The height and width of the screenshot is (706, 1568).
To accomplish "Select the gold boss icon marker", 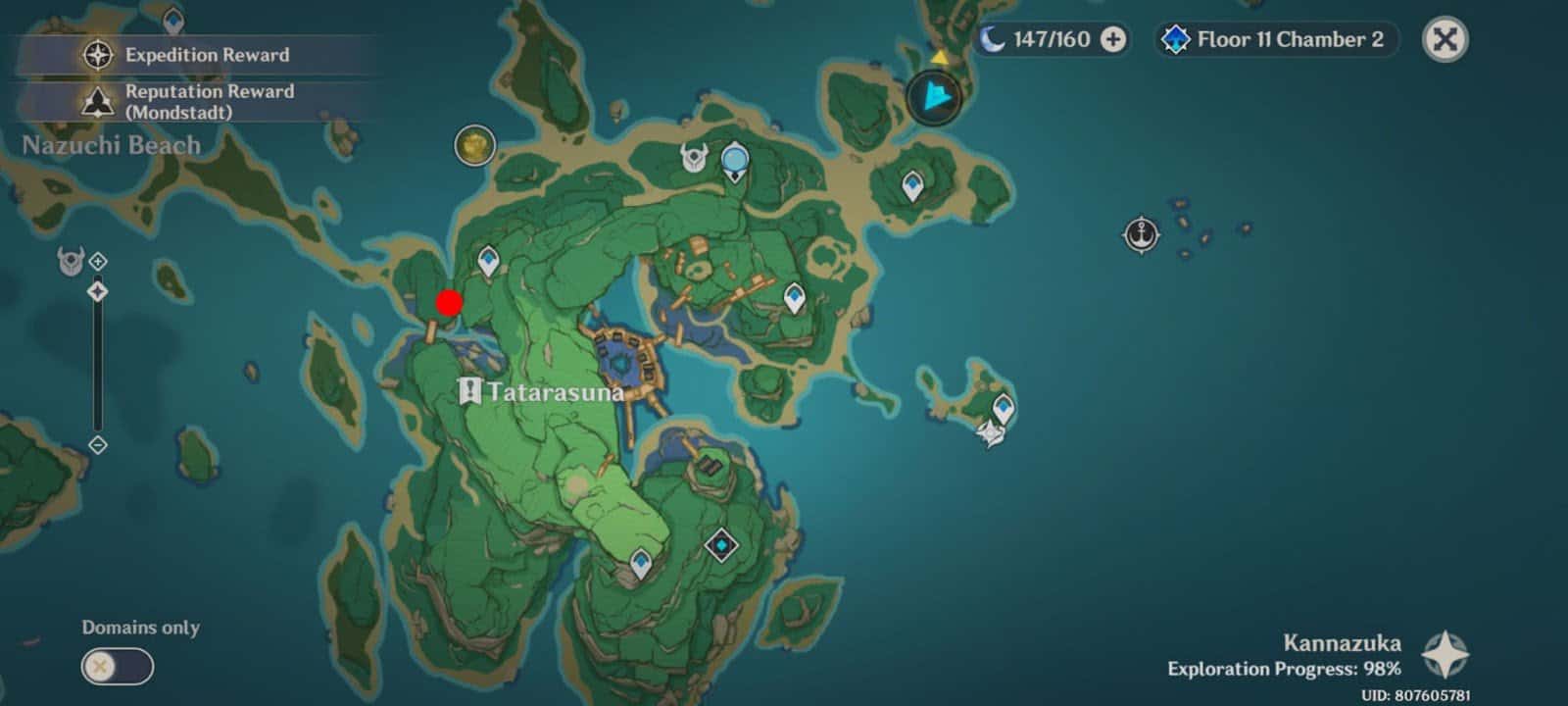I will (474, 145).
